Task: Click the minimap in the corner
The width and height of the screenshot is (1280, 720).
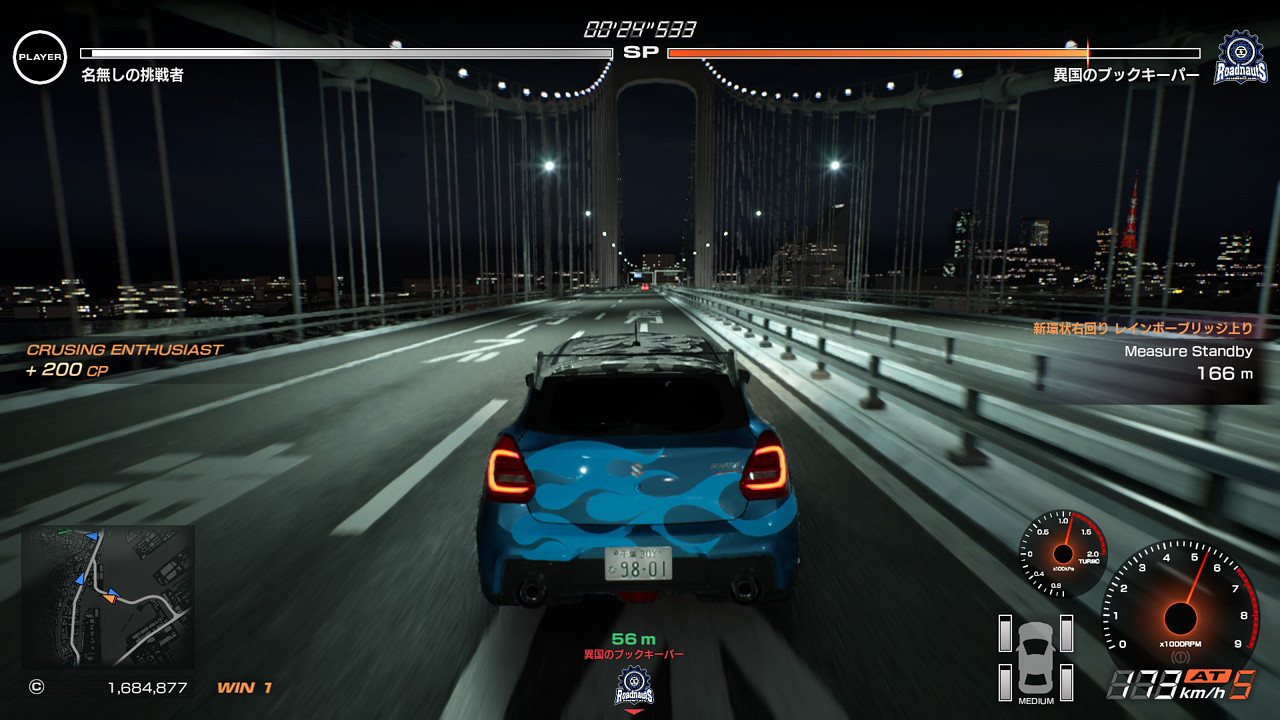Action: 108,596
